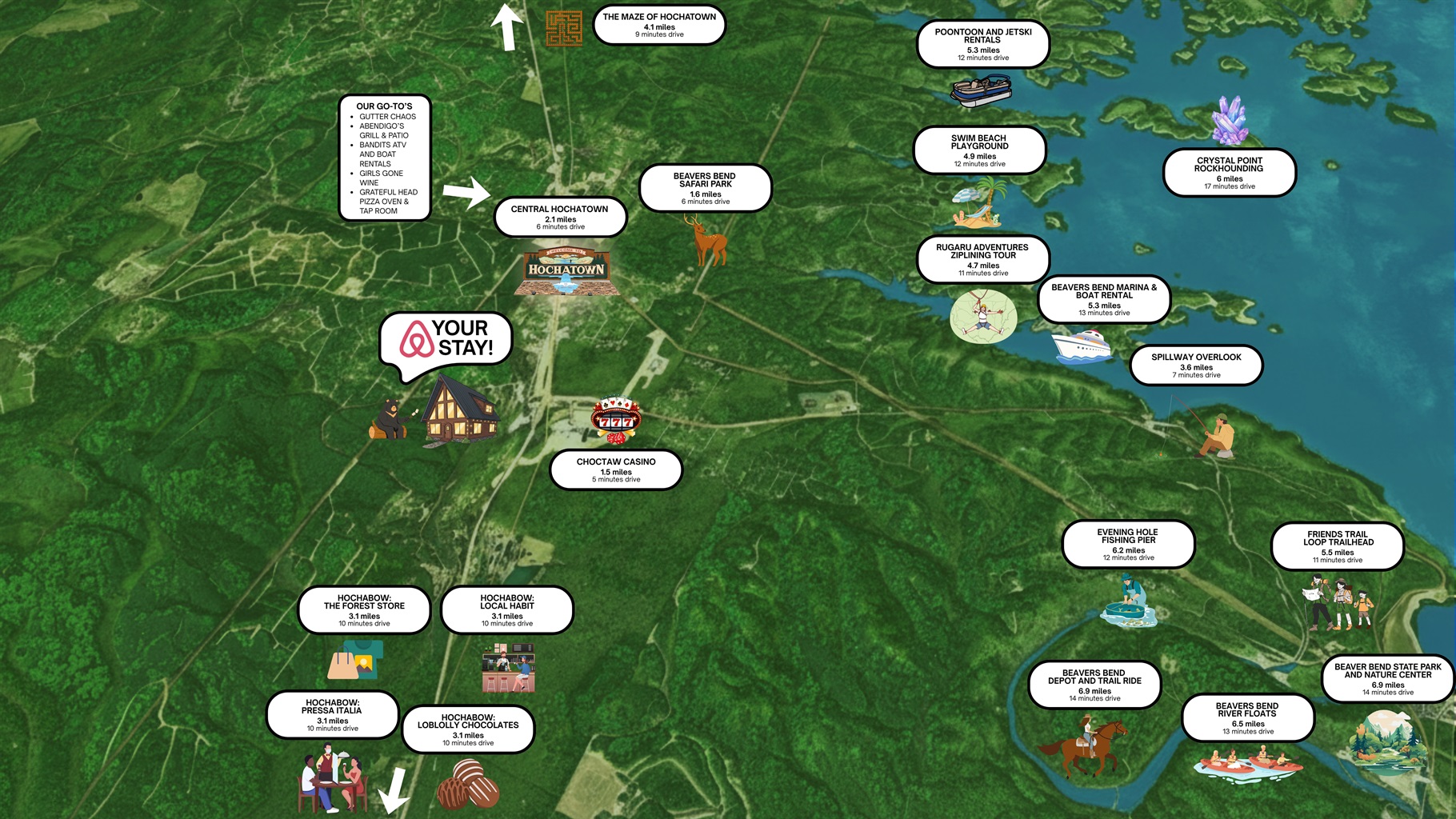Select The Maze of Hochatown label

coord(659,25)
